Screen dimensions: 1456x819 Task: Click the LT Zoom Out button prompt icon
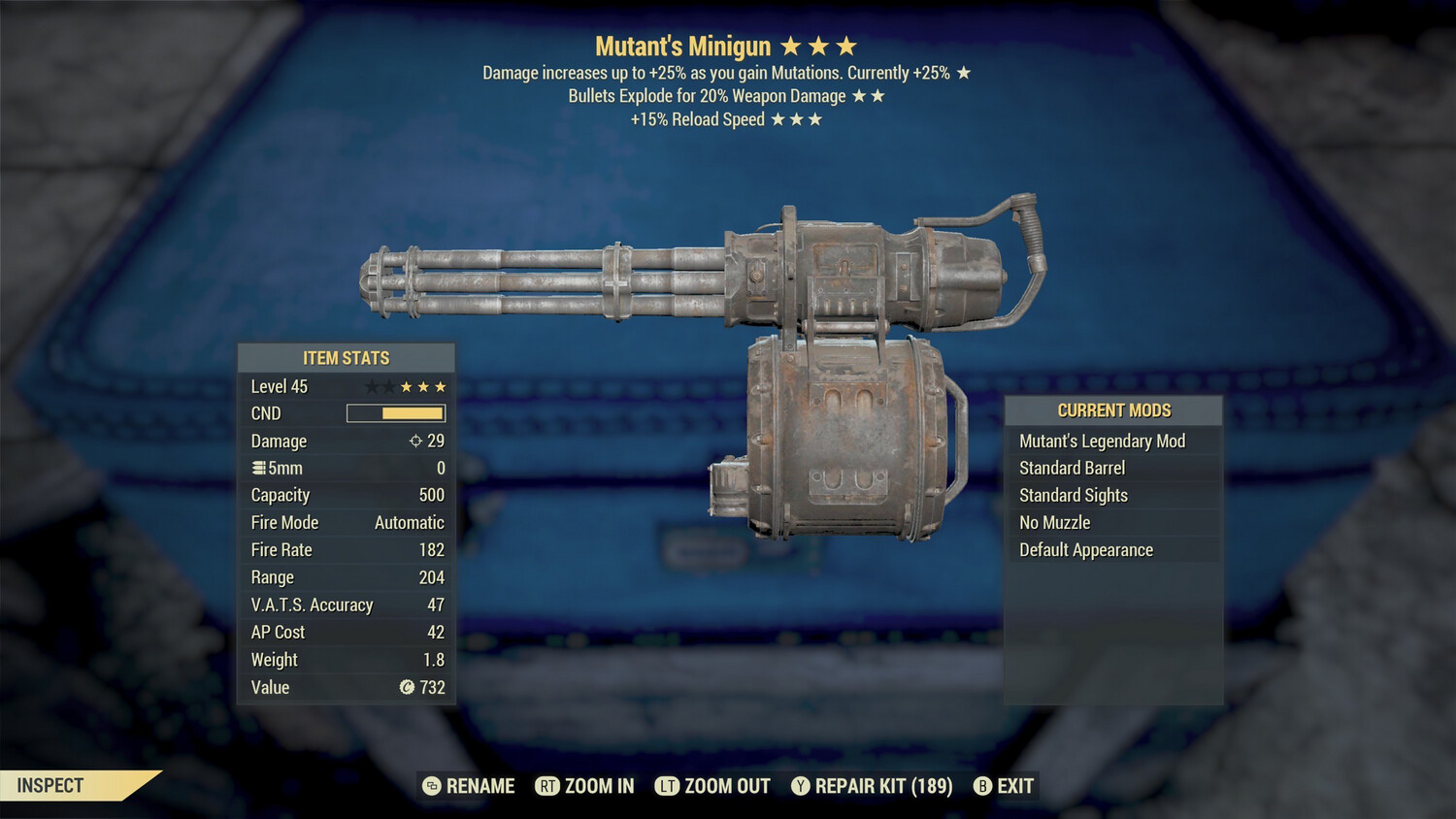(x=668, y=786)
